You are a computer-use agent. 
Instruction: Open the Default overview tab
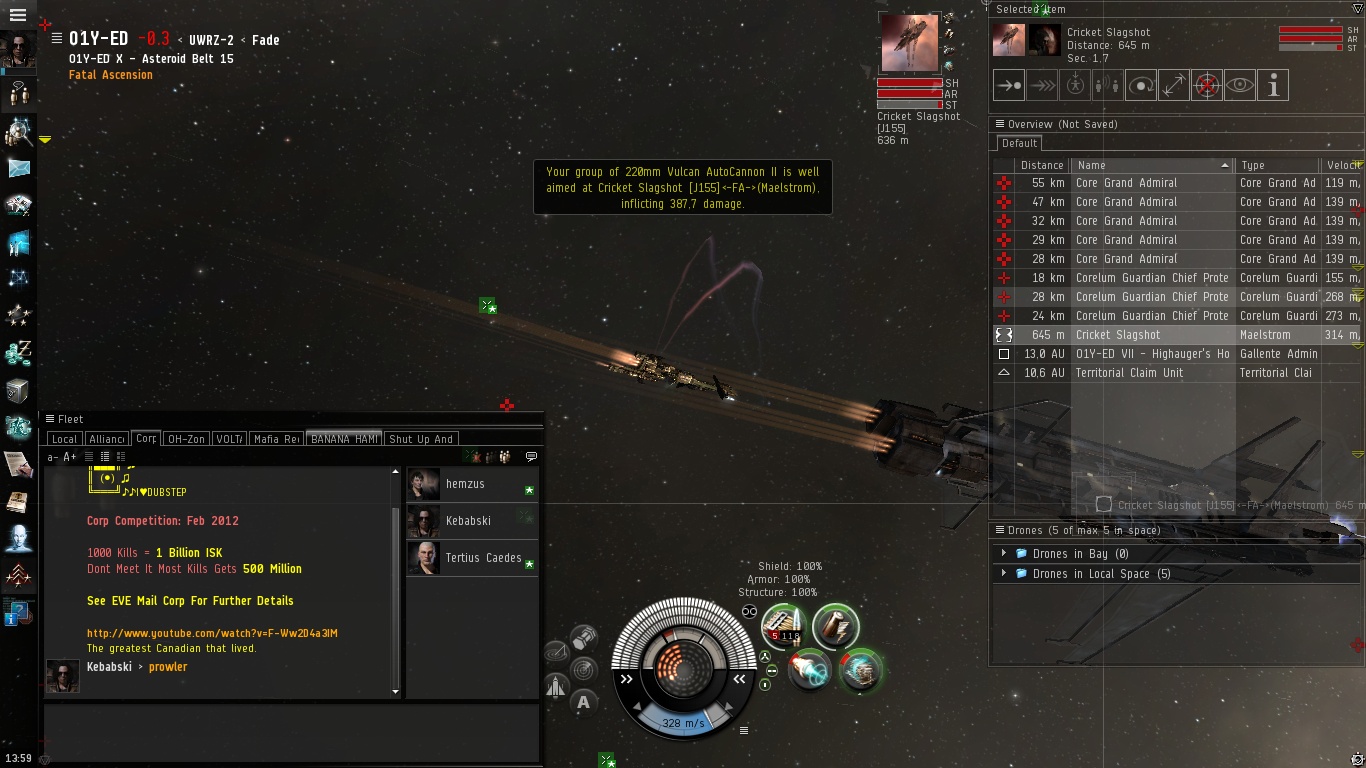coord(1019,143)
